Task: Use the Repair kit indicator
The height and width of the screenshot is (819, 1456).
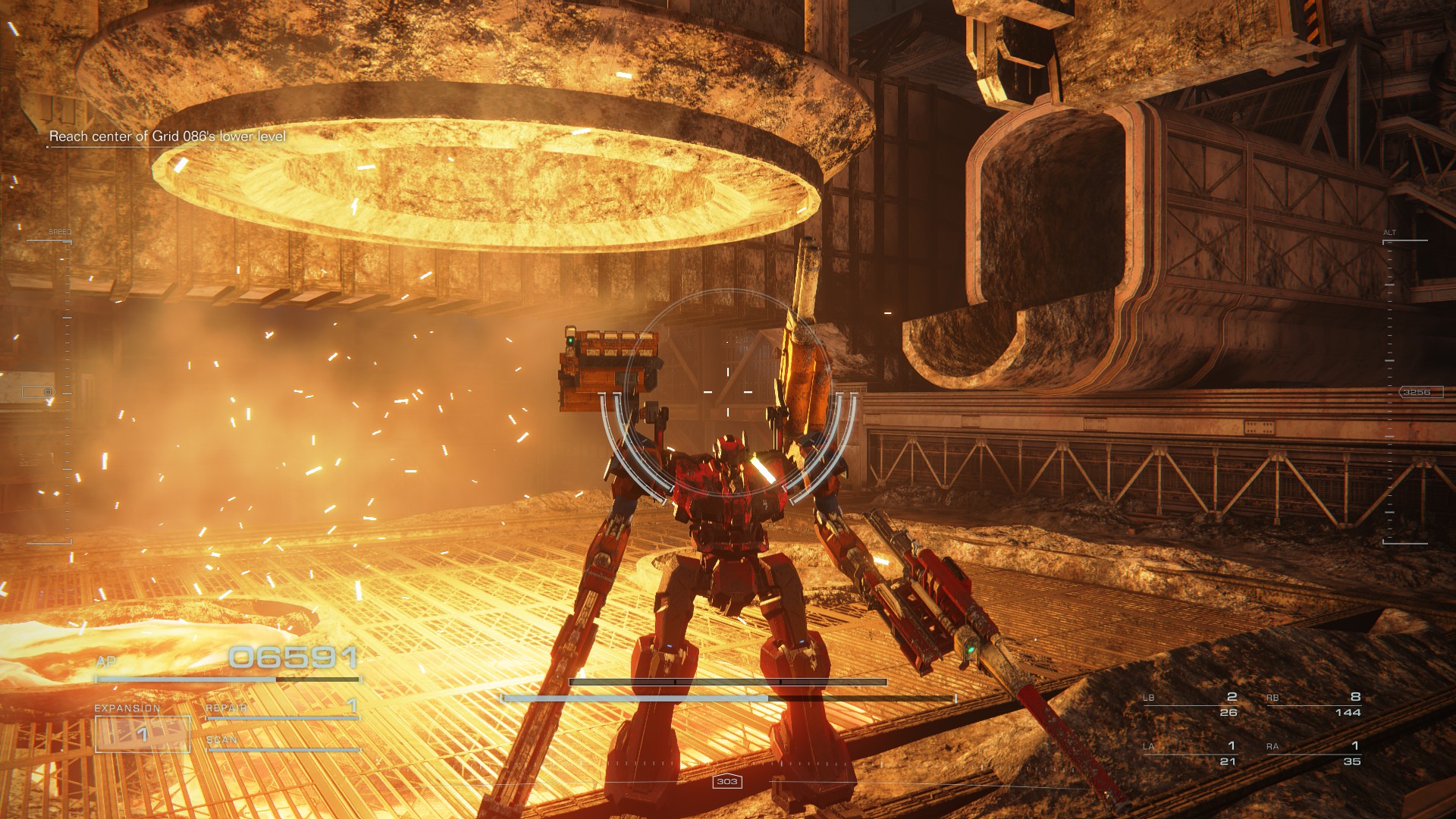Action: pyautogui.click(x=281, y=708)
